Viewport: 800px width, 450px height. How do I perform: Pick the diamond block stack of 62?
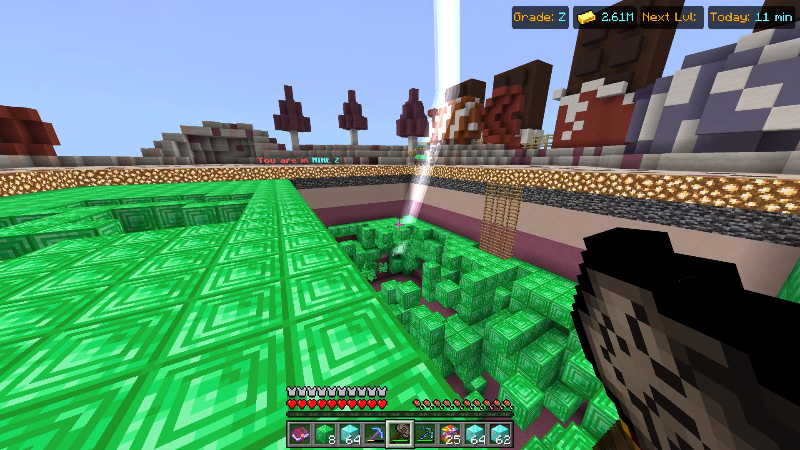pyautogui.click(x=501, y=434)
